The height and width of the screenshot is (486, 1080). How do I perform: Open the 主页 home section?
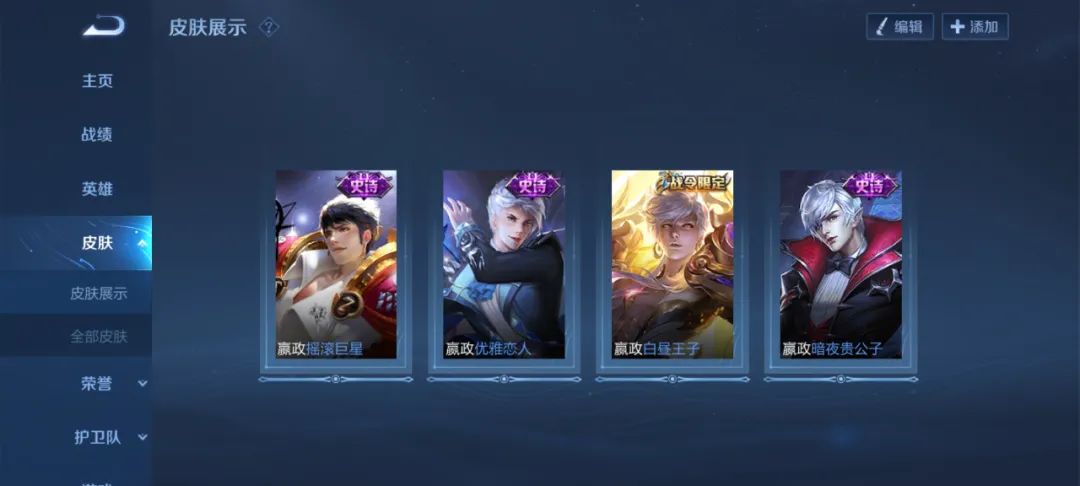click(97, 81)
